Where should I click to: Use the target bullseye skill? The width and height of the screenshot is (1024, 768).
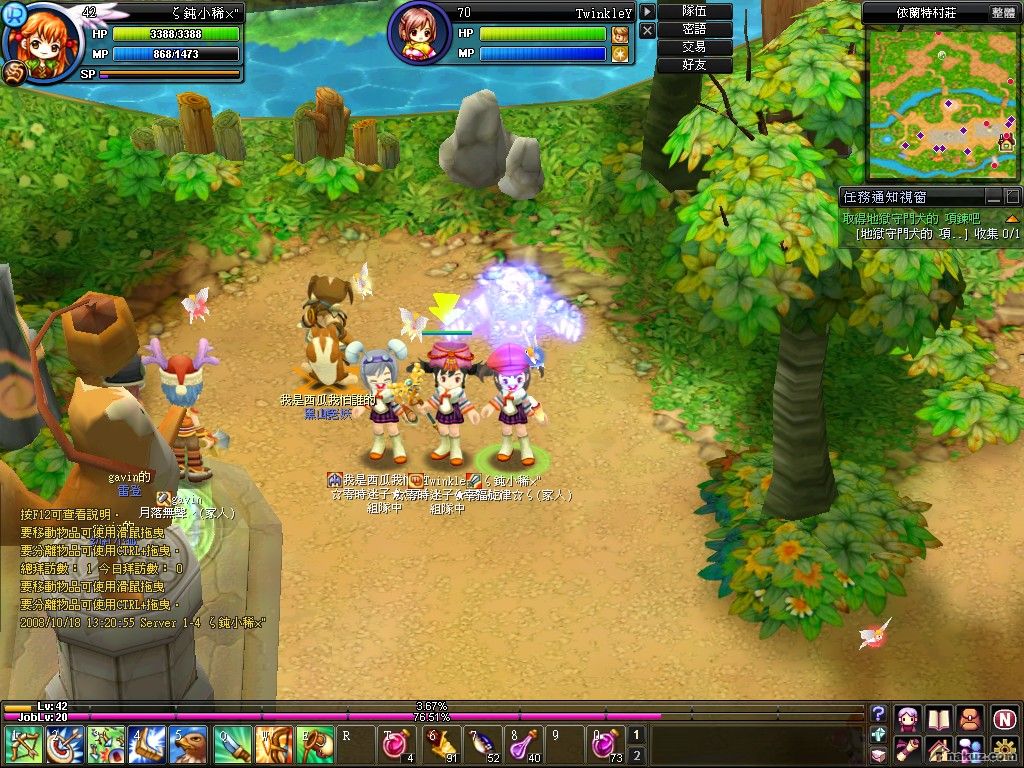click(x=62, y=745)
